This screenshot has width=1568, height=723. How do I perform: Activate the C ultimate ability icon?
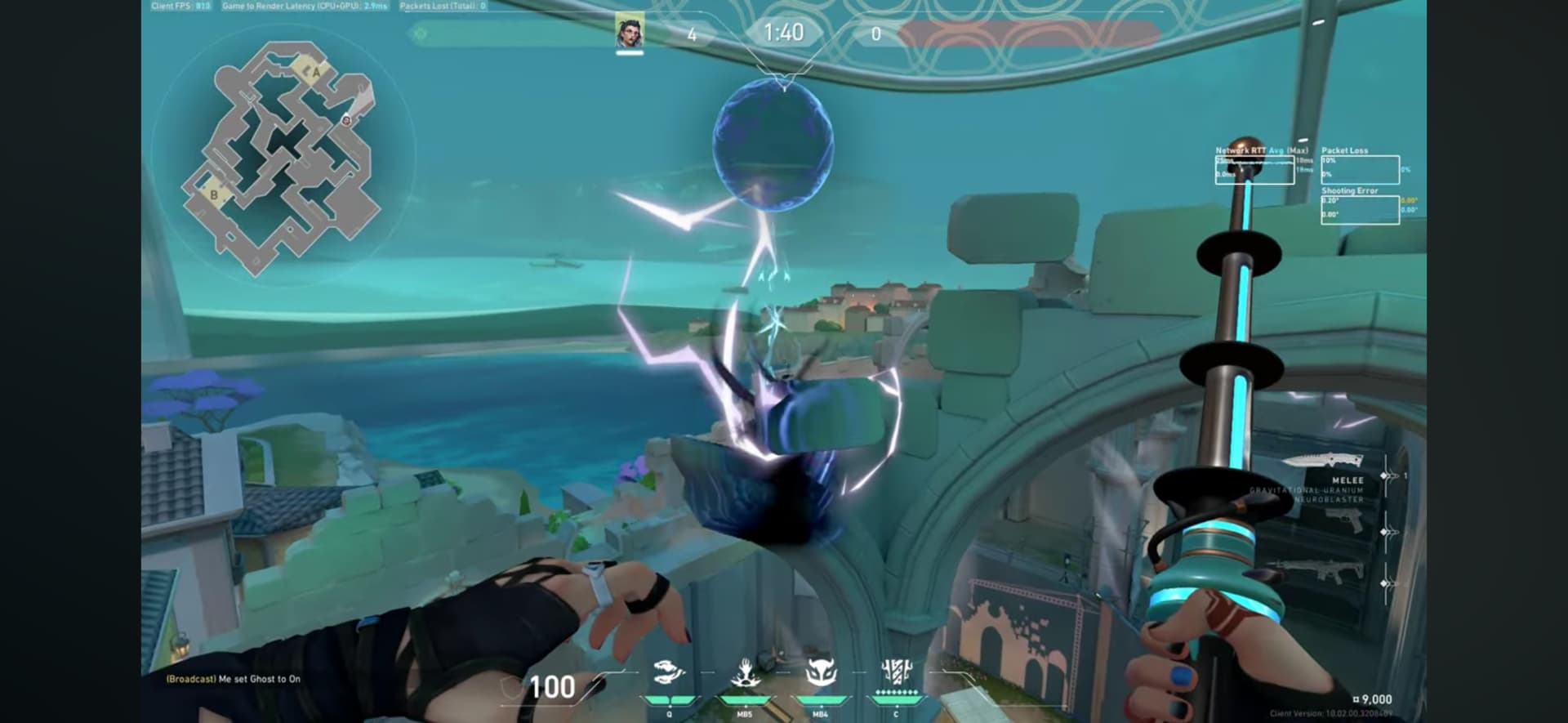point(896,673)
